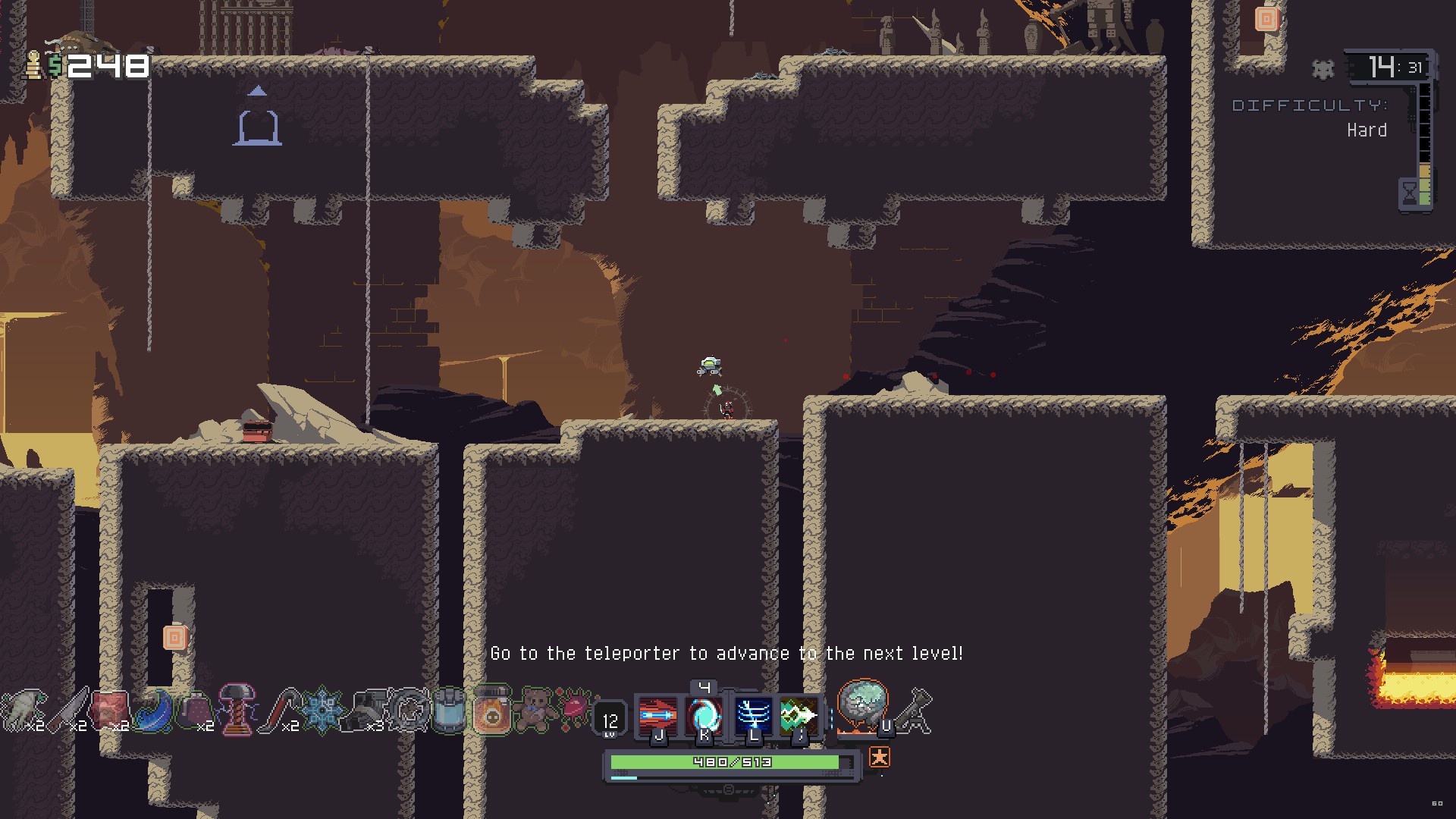Trigger the green arrowhead special skill
This screenshot has height=819, width=1456.
pos(799,714)
